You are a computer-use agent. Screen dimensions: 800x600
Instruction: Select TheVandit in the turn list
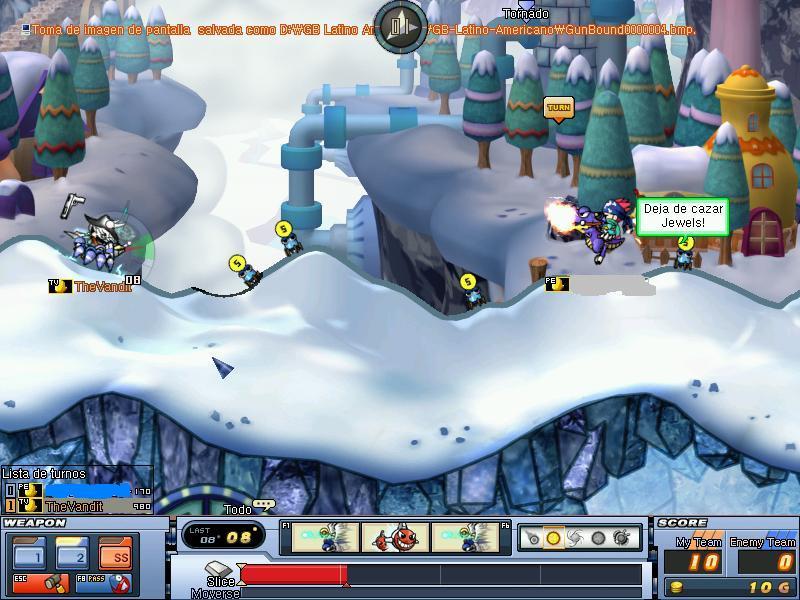click(75, 506)
